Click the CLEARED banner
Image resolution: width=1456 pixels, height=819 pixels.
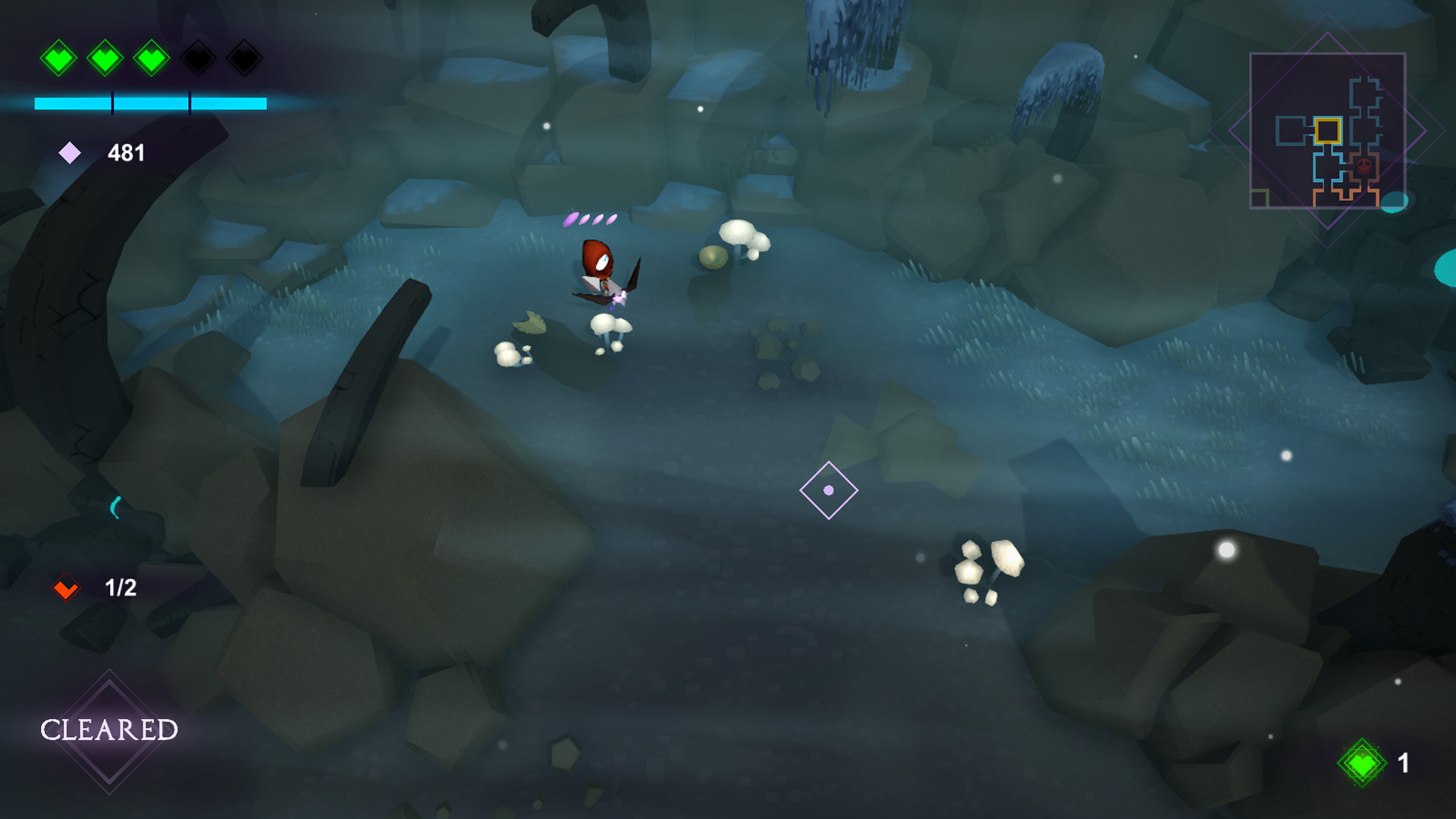(111, 730)
